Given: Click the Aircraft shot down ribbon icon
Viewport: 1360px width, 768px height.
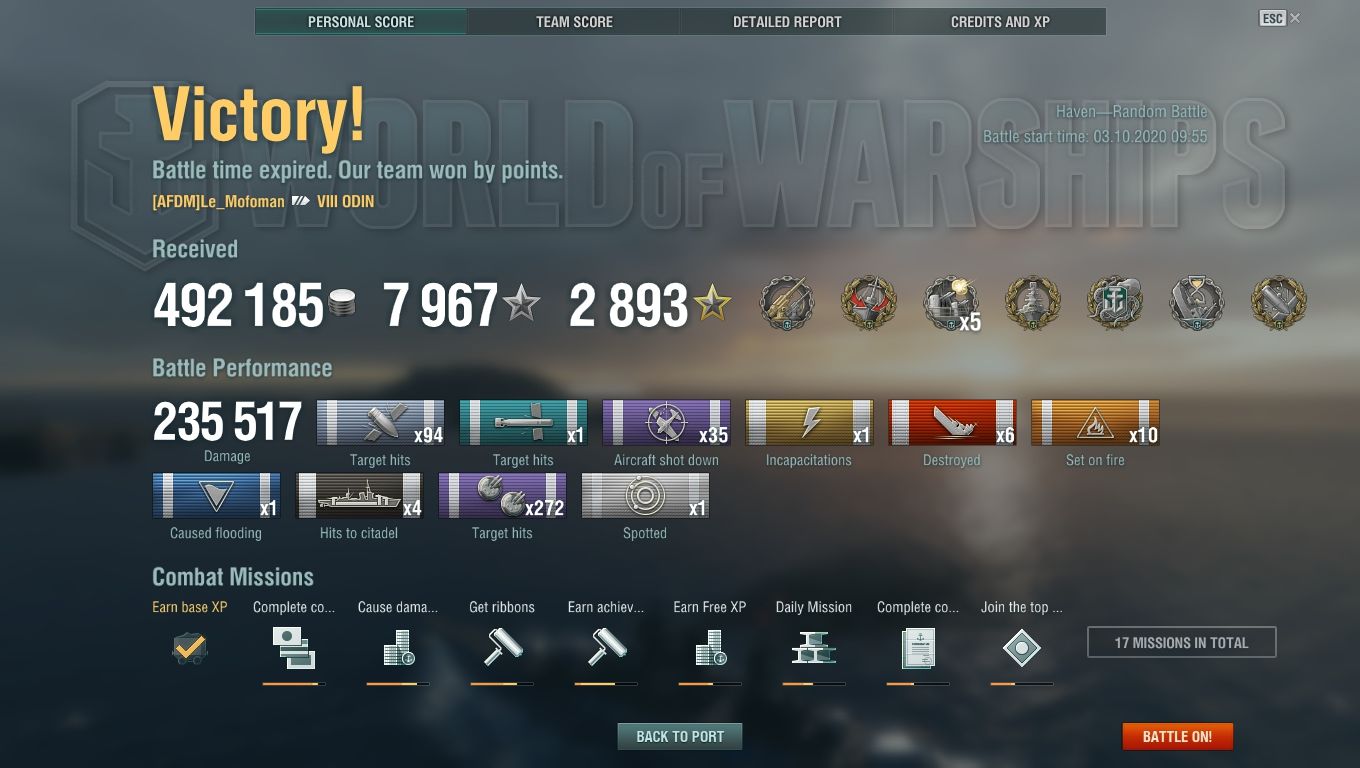Looking at the screenshot, I should (x=666, y=420).
